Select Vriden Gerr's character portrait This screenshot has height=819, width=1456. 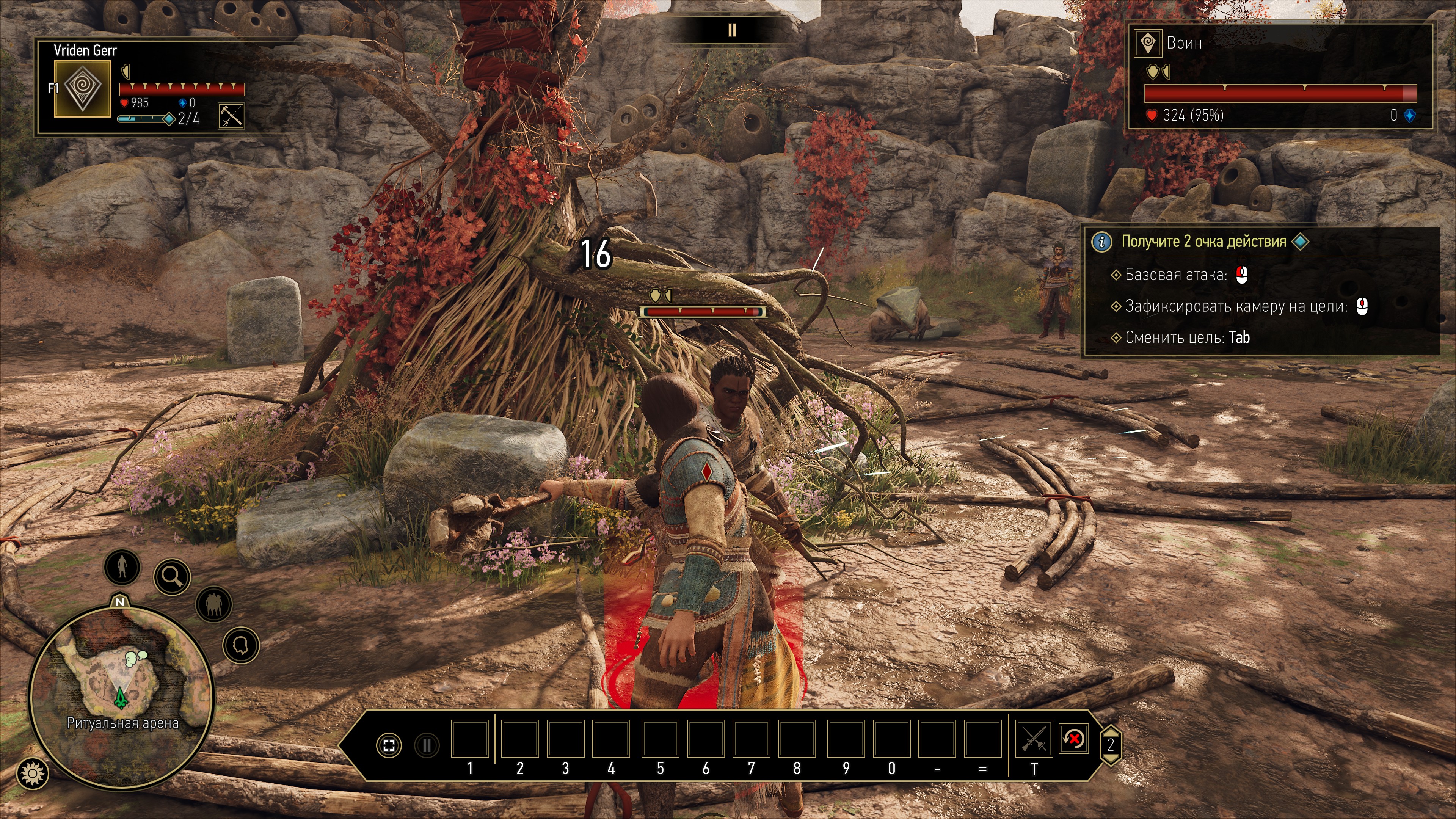83,88
